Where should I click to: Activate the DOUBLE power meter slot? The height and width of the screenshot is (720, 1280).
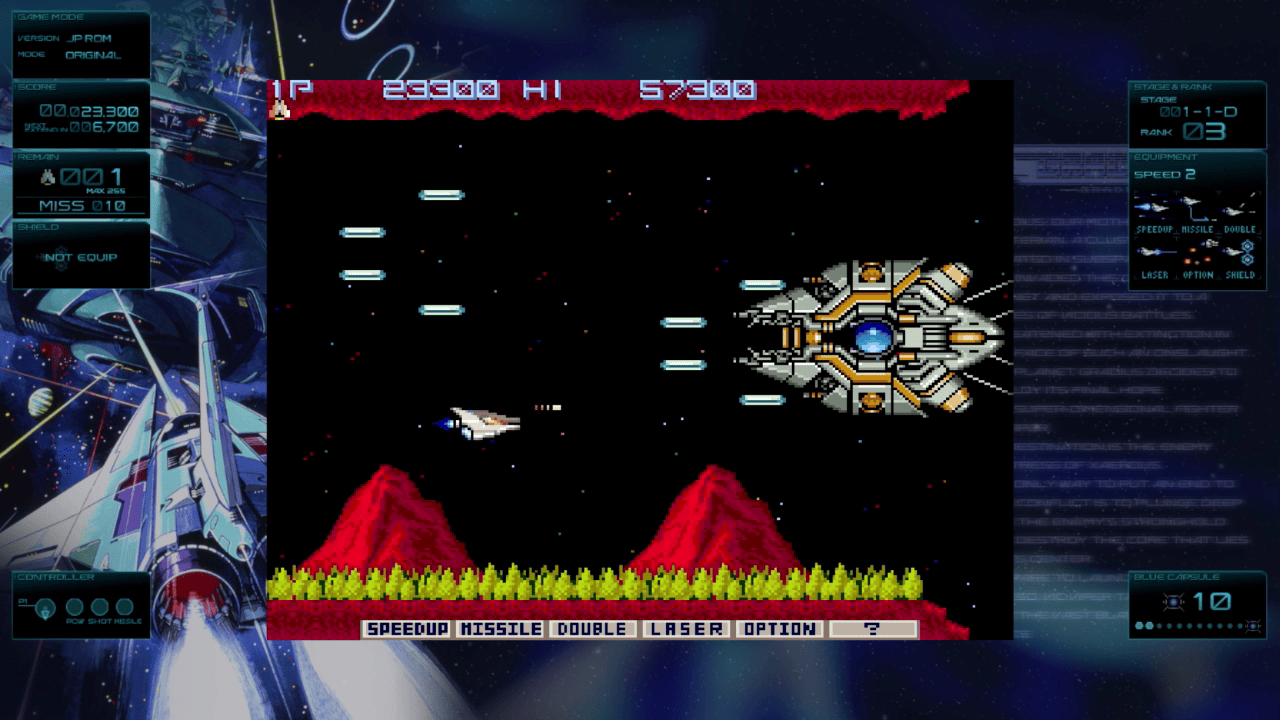point(592,629)
